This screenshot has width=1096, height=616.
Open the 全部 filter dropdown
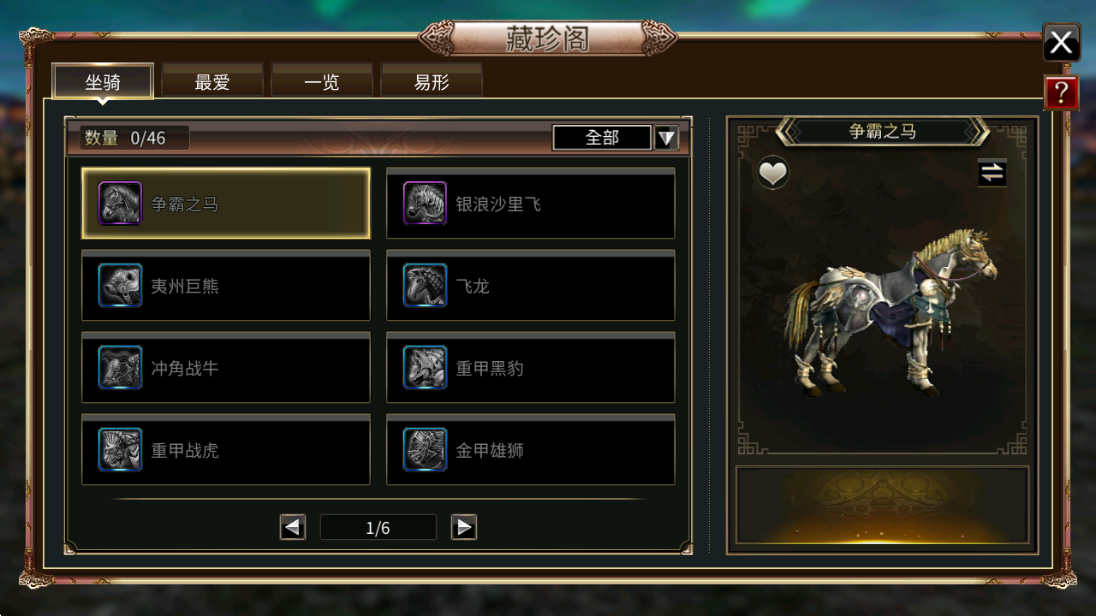click(x=666, y=138)
